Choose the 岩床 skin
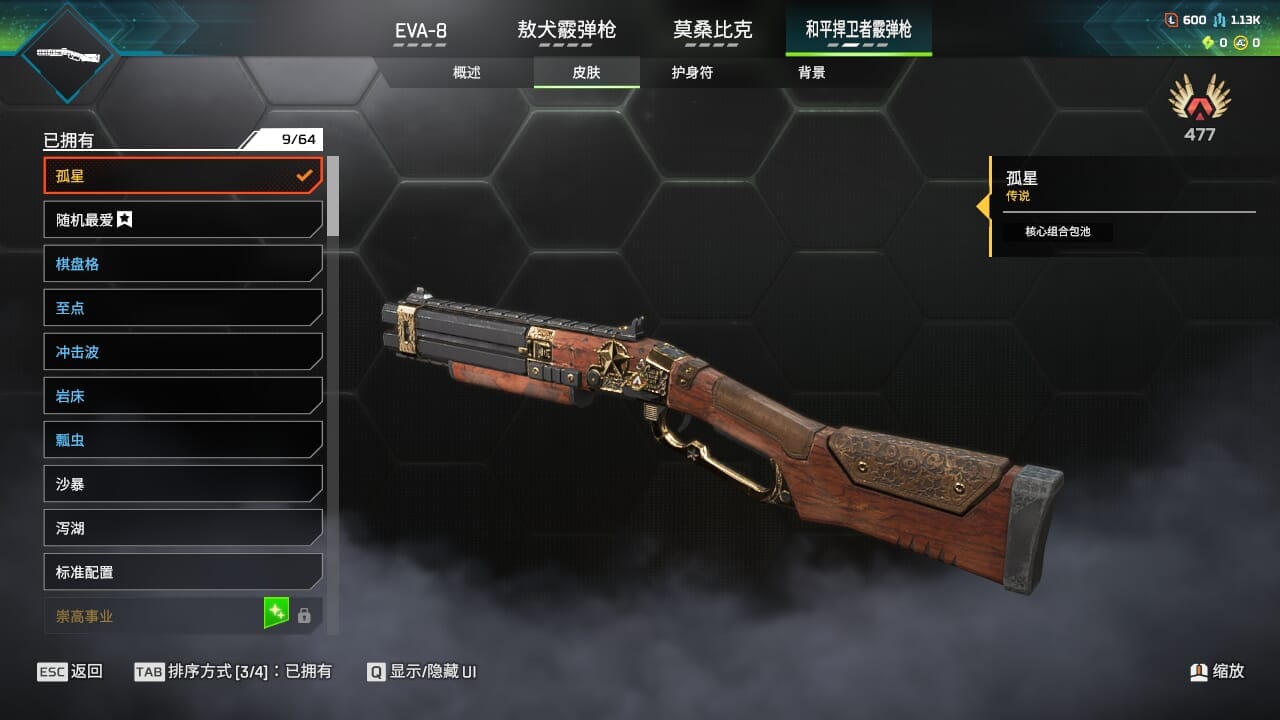This screenshot has height=720, width=1280. pos(183,396)
